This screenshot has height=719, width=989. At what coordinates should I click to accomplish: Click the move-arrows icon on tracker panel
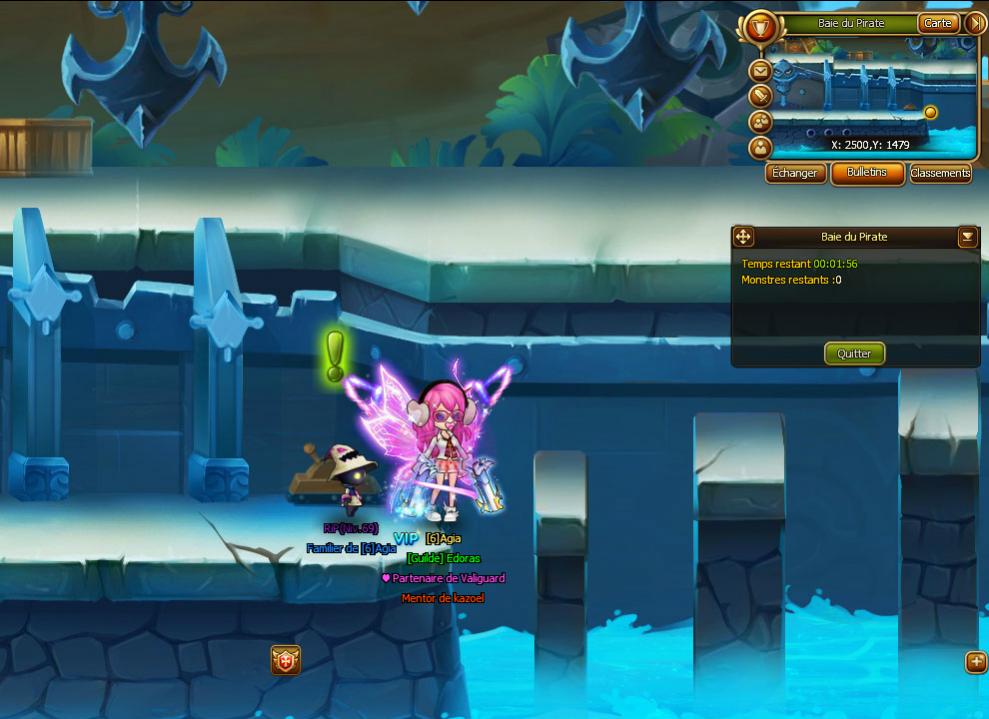(x=743, y=237)
